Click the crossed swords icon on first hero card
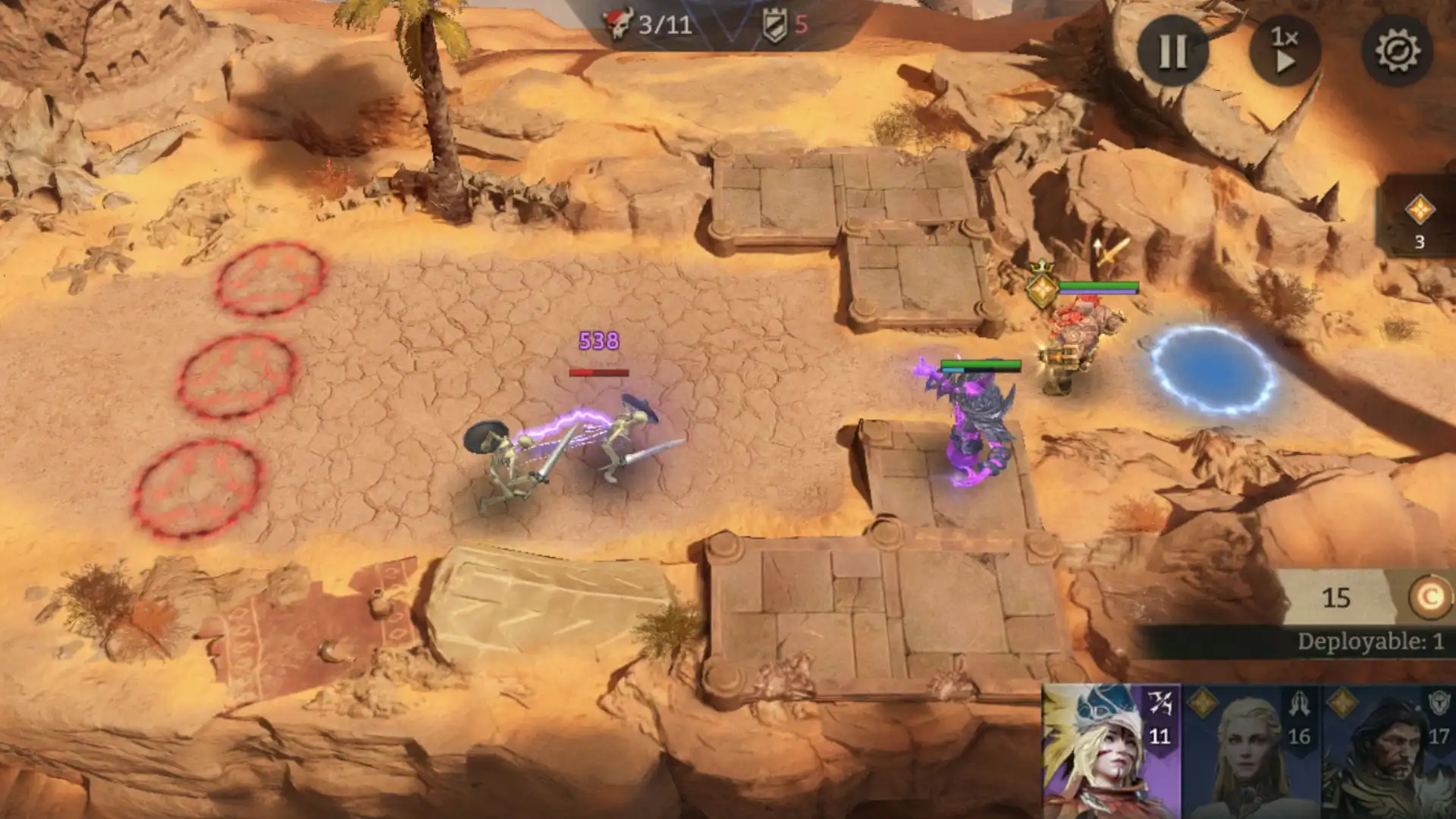The image size is (1456, 819). [1161, 704]
